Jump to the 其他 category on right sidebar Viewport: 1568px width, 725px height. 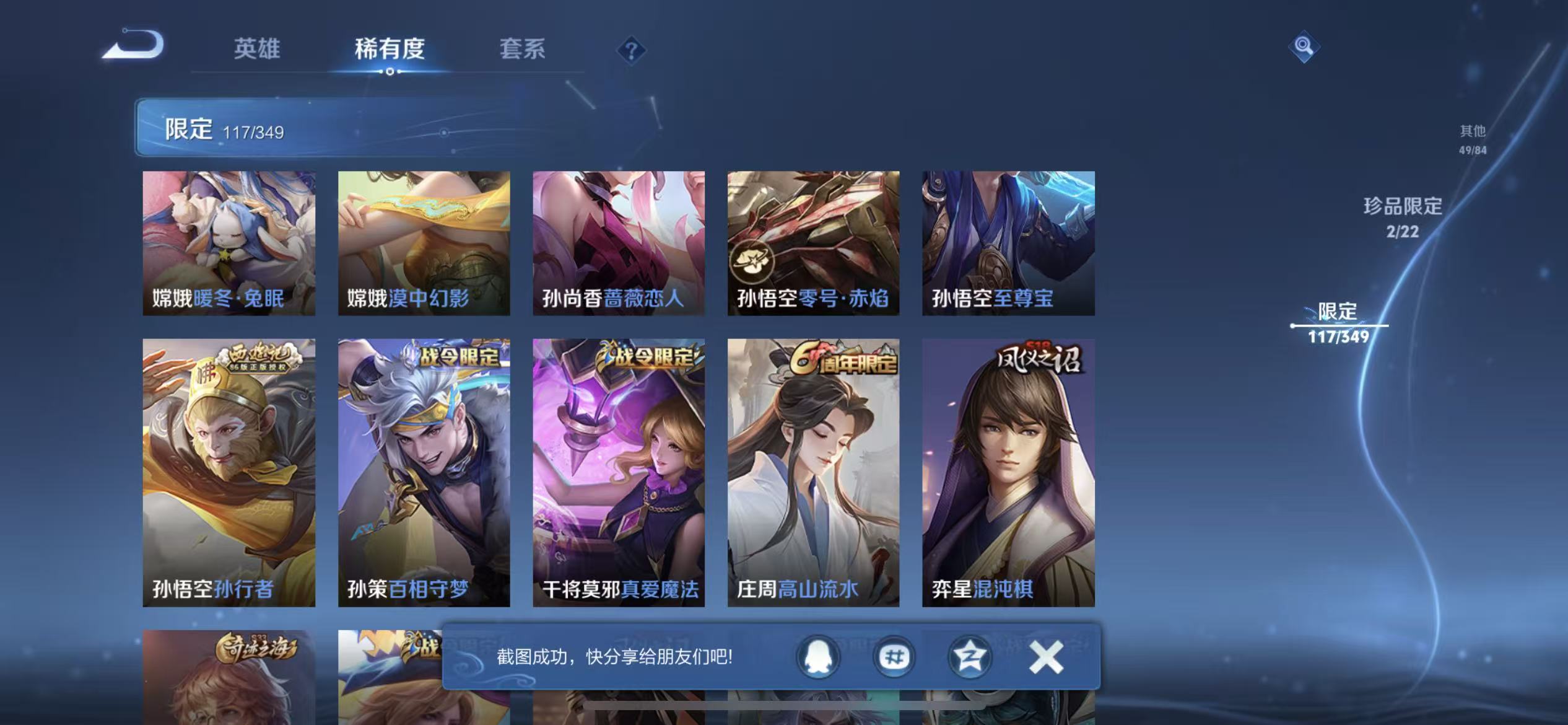click(1471, 139)
